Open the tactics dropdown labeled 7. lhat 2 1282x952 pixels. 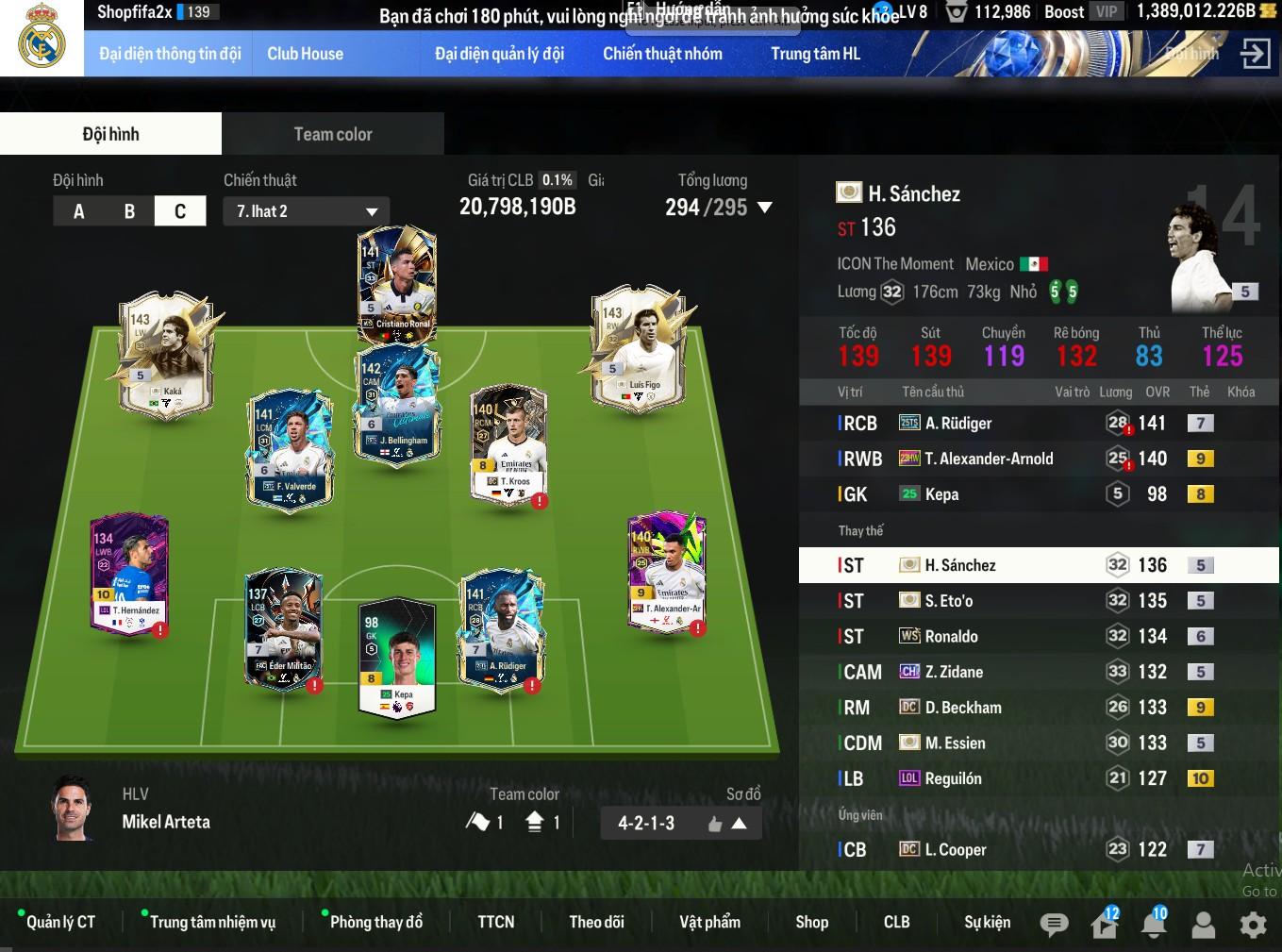point(307,211)
